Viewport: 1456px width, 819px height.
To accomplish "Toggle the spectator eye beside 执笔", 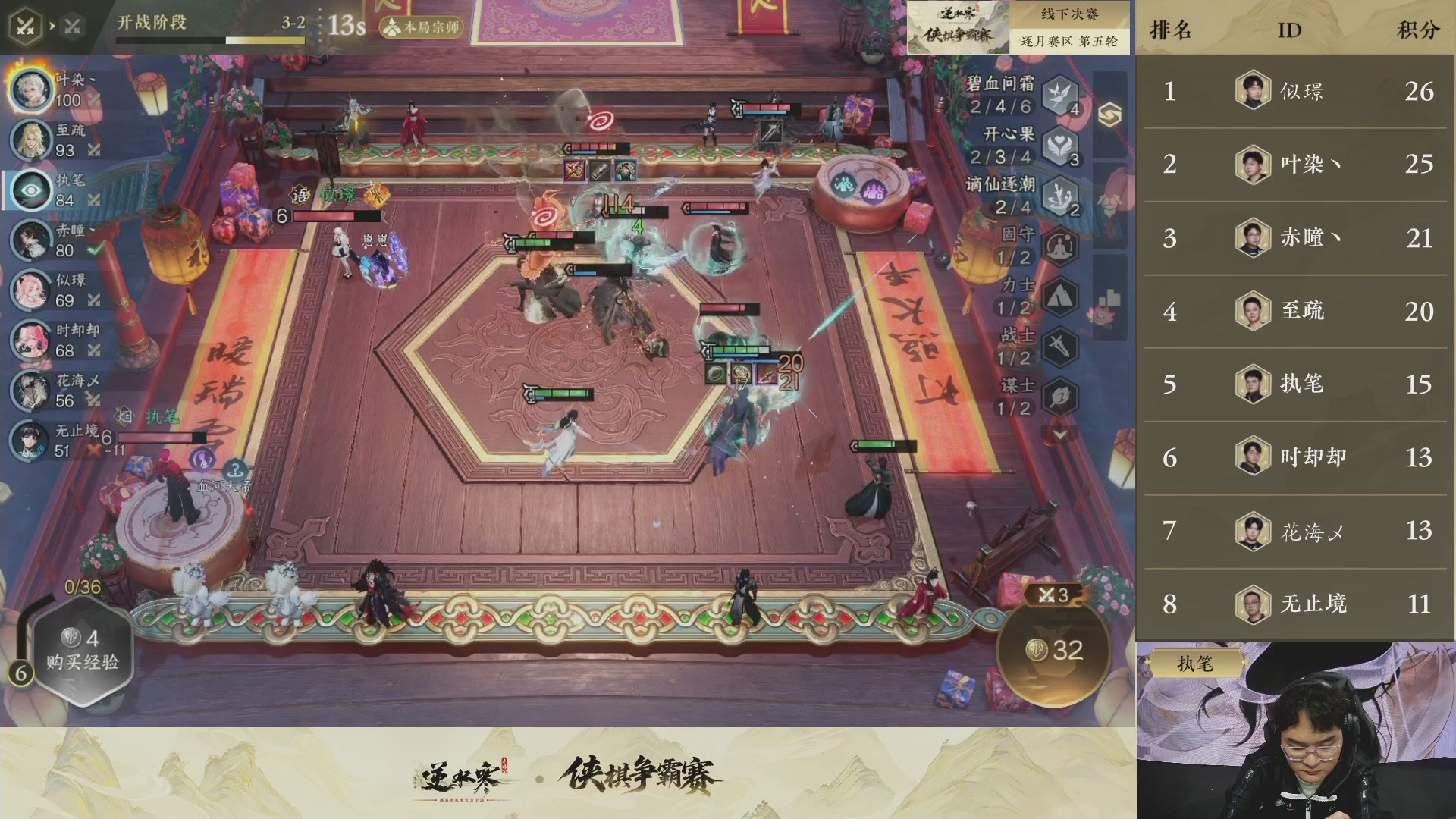I will coord(30,190).
